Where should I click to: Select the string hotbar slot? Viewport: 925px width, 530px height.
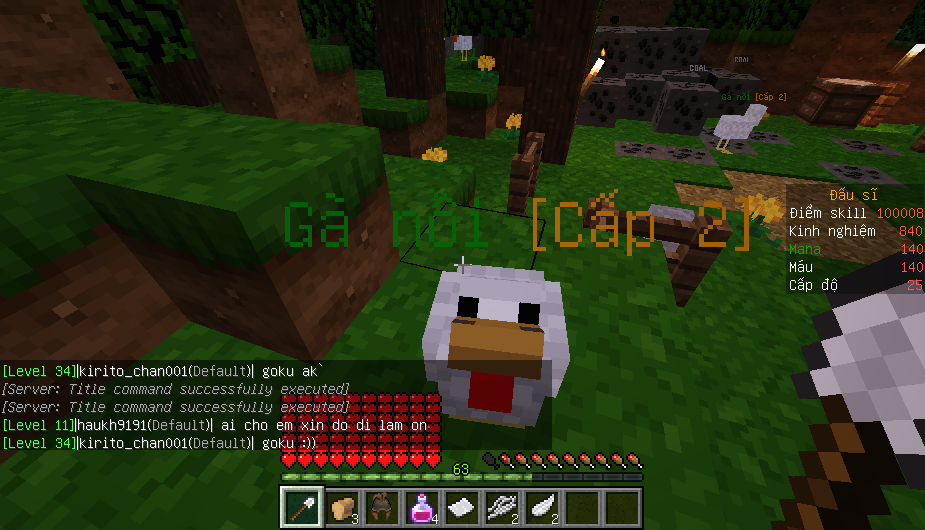click(x=501, y=508)
